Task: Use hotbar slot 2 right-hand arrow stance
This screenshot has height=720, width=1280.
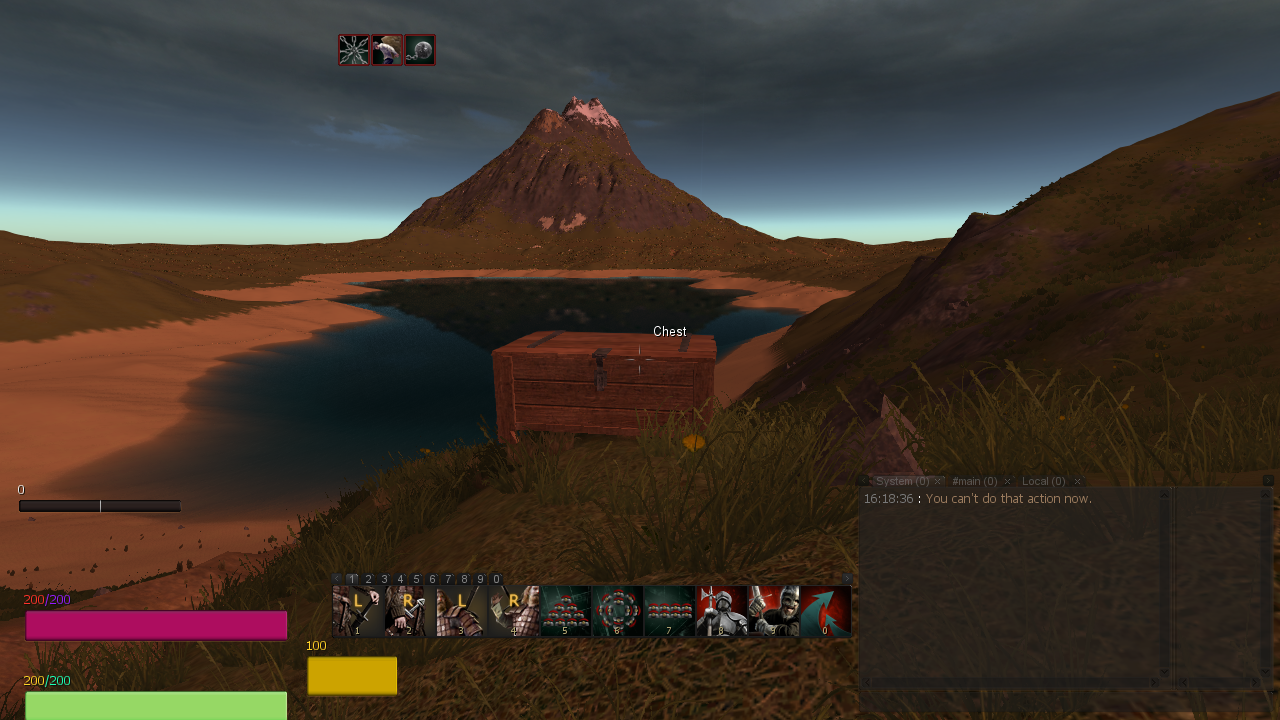Action: point(409,611)
